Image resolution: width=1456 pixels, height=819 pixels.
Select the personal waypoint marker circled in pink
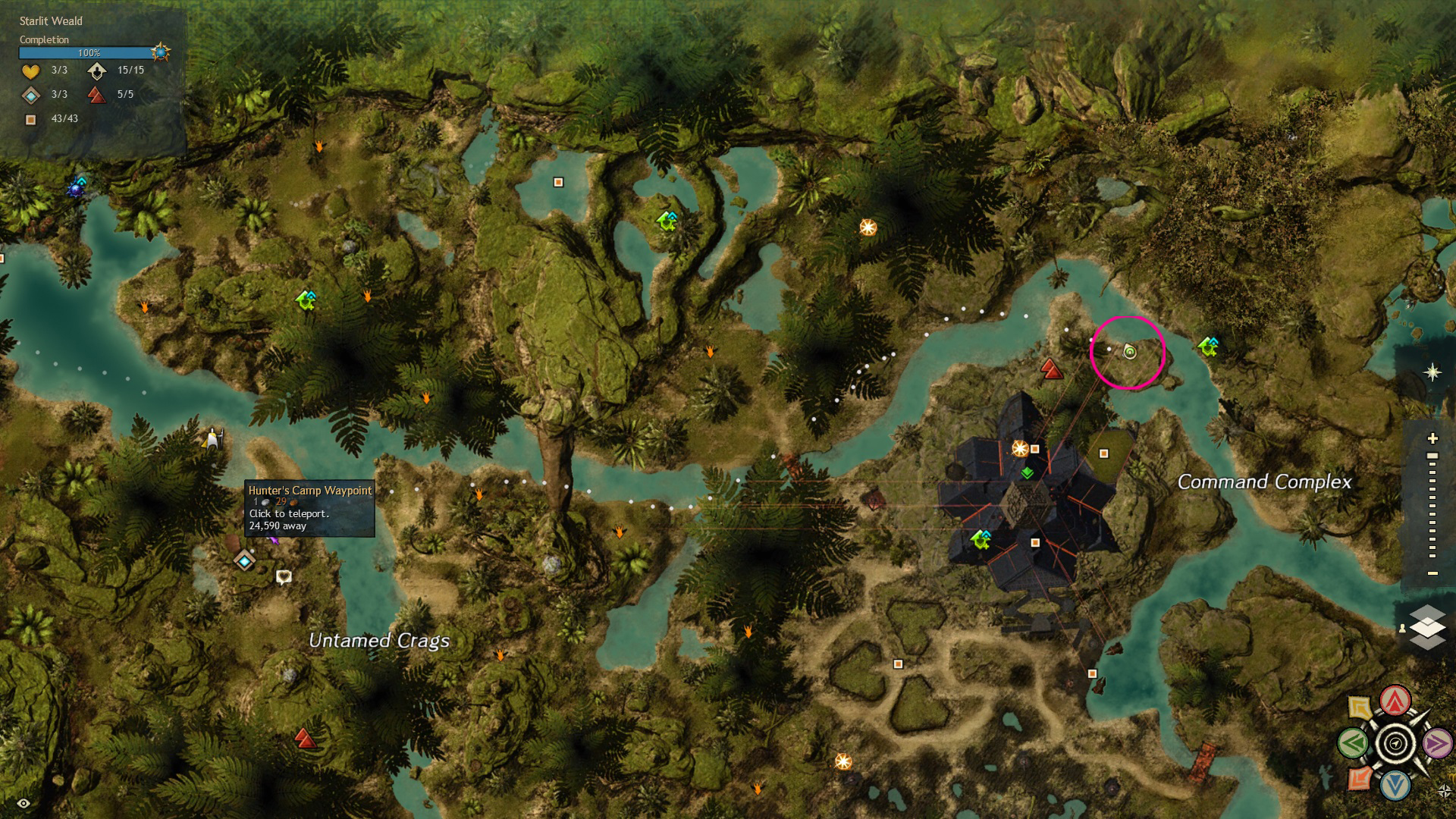(x=1130, y=352)
